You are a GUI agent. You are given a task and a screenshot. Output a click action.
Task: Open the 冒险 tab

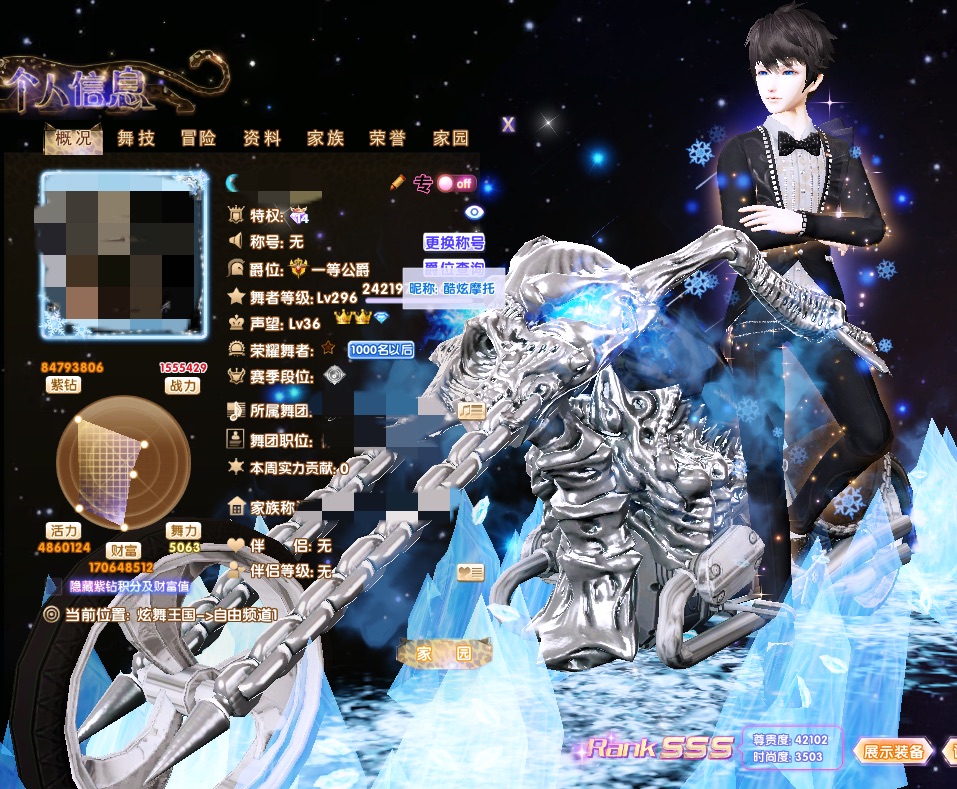[198, 139]
